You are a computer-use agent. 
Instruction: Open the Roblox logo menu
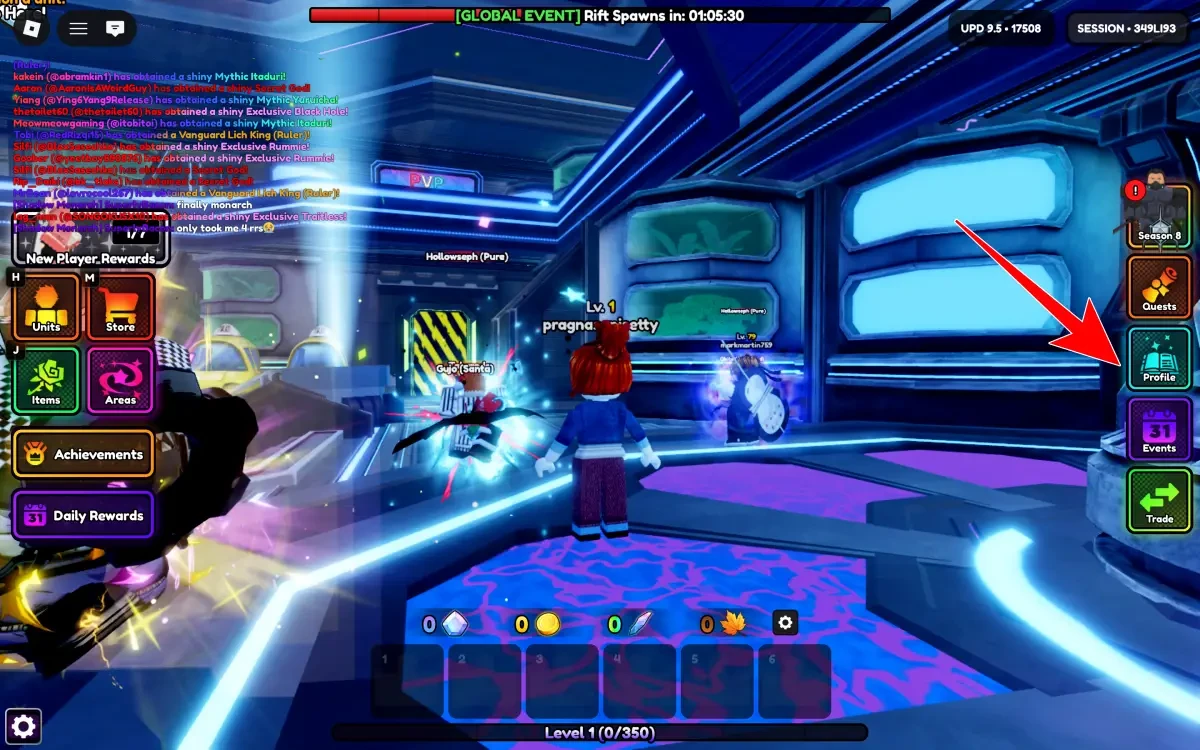(32, 28)
